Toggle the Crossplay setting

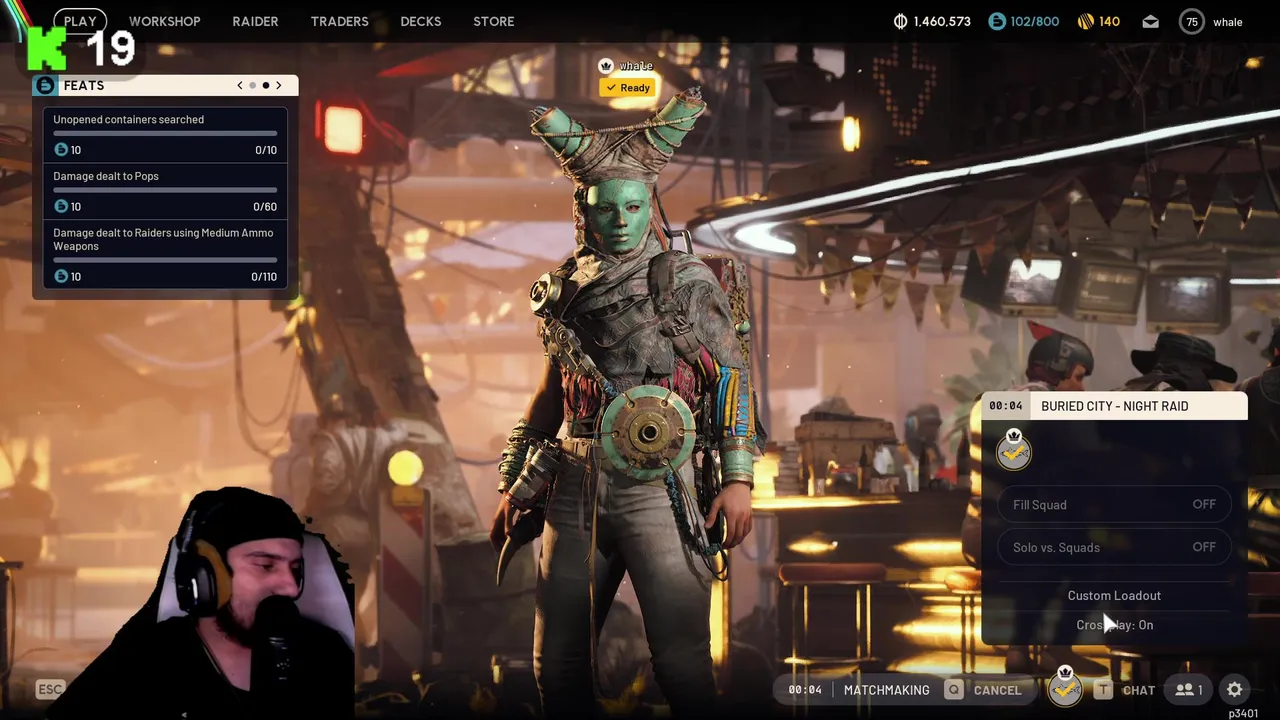[1114, 625]
